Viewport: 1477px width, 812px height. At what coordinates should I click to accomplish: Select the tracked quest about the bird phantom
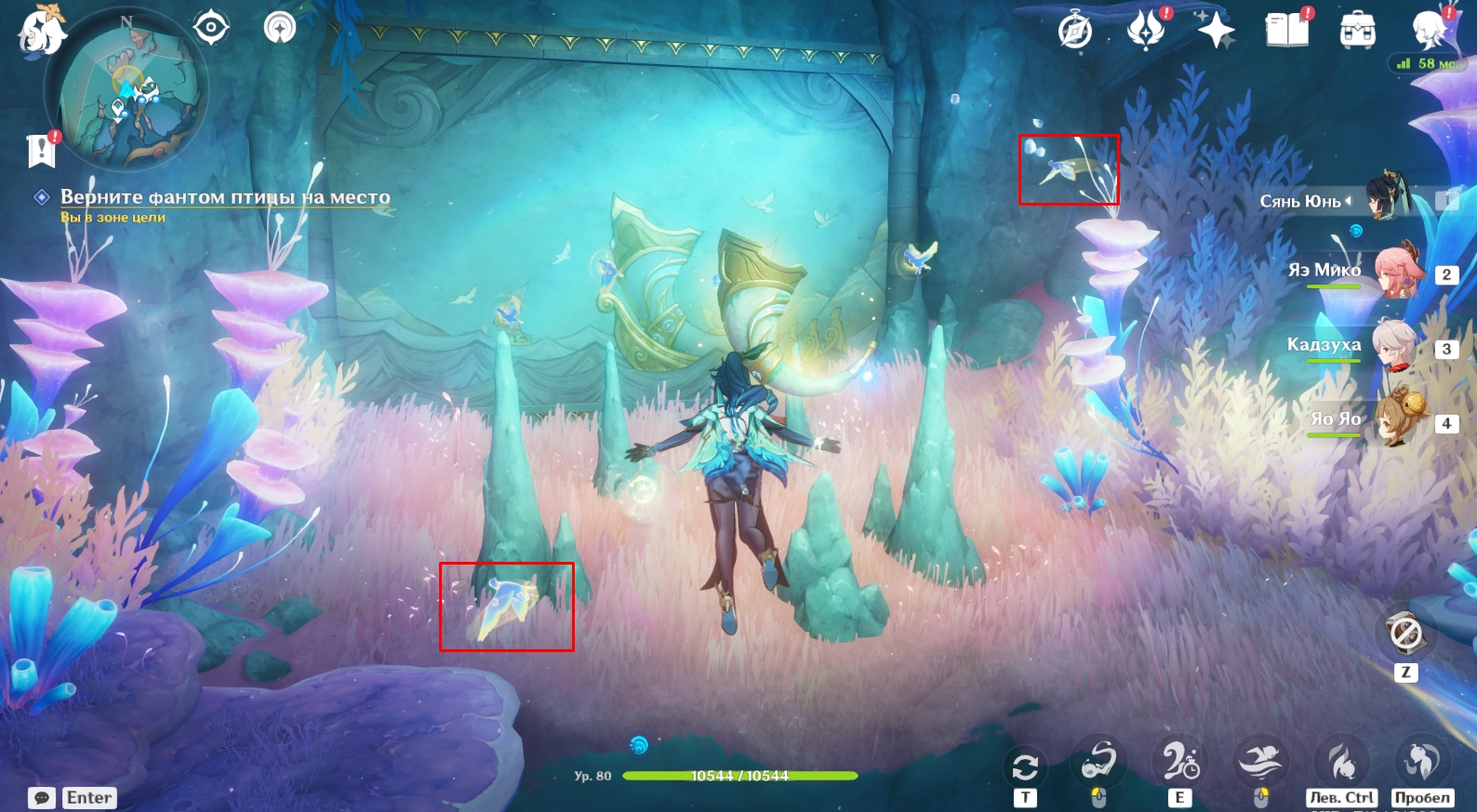[x=224, y=197]
